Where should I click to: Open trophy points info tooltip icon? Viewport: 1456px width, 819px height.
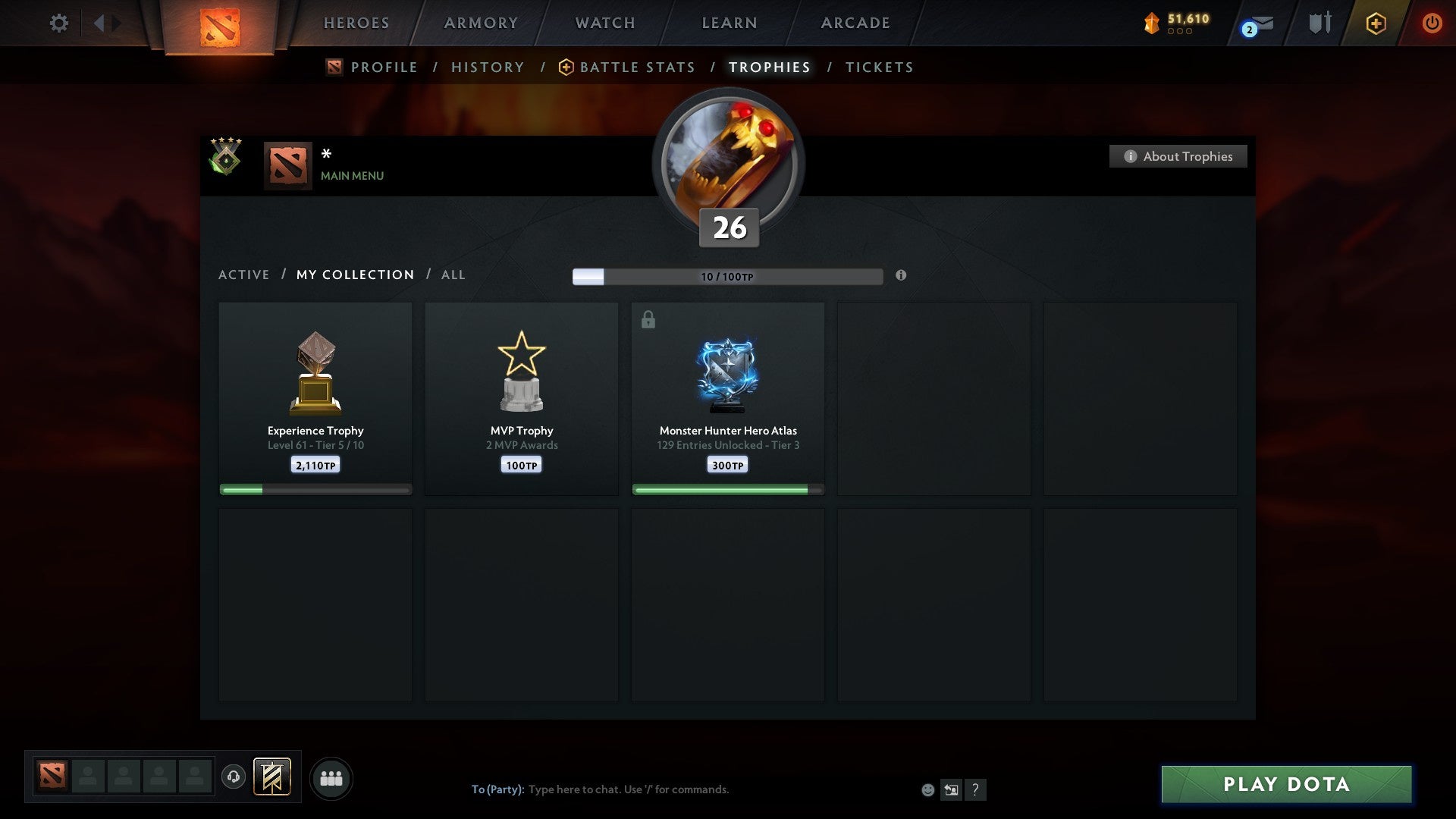(901, 276)
